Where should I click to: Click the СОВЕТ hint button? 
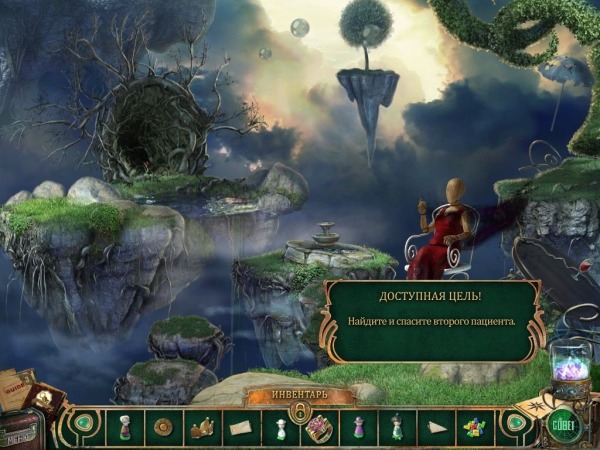coord(563,421)
